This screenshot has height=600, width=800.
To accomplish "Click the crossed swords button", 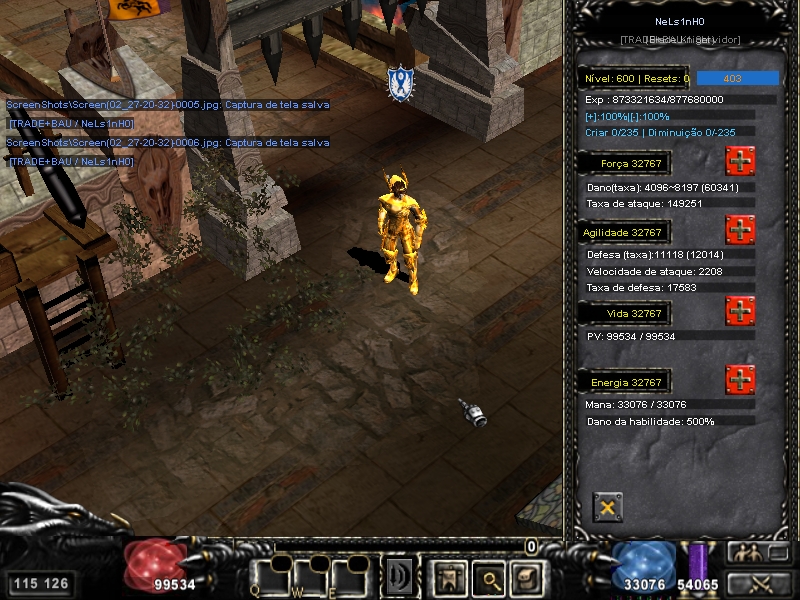I will (x=757, y=583).
